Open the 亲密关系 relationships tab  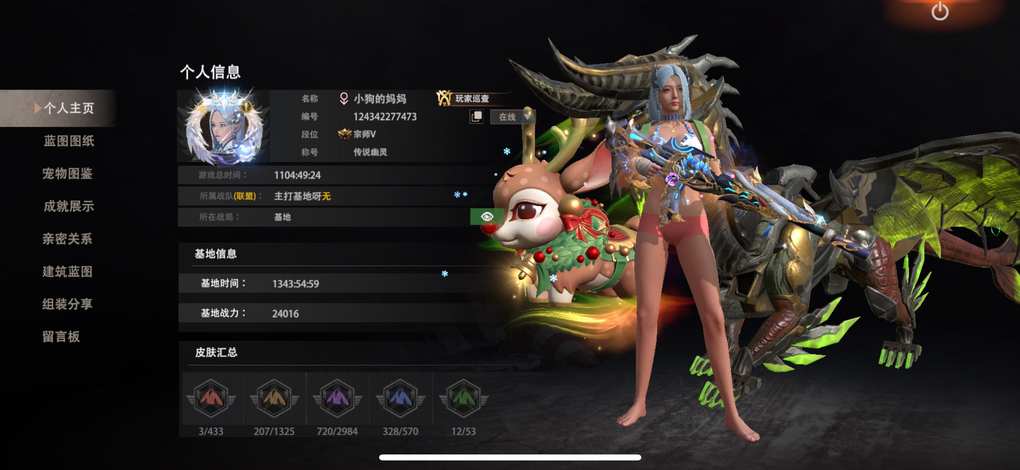click(68, 239)
